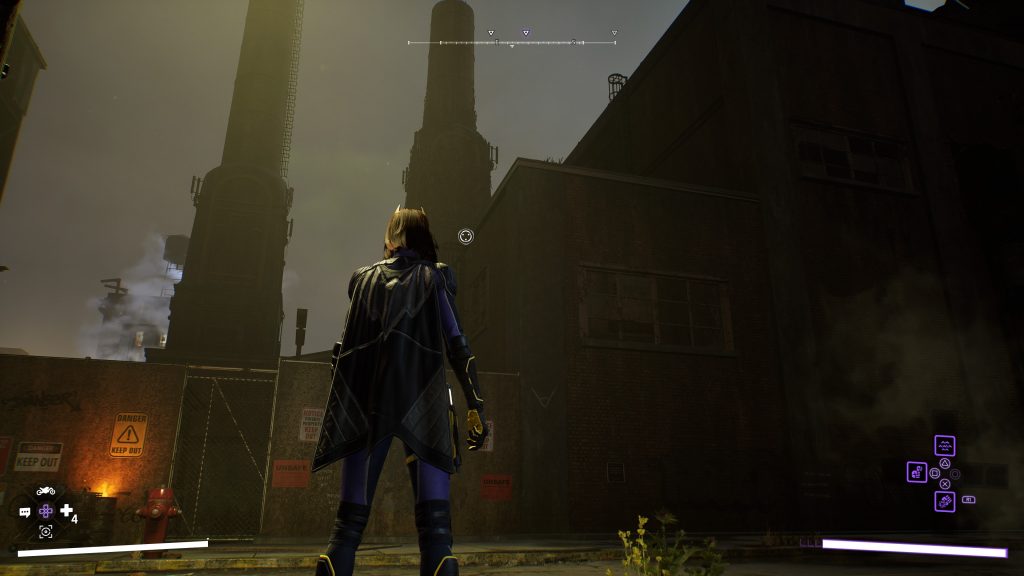Image resolution: width=1024 pixels, height=576 pixels.
Task: Select the top purple ability icon with bats
Action: click(x=944, y=445)
